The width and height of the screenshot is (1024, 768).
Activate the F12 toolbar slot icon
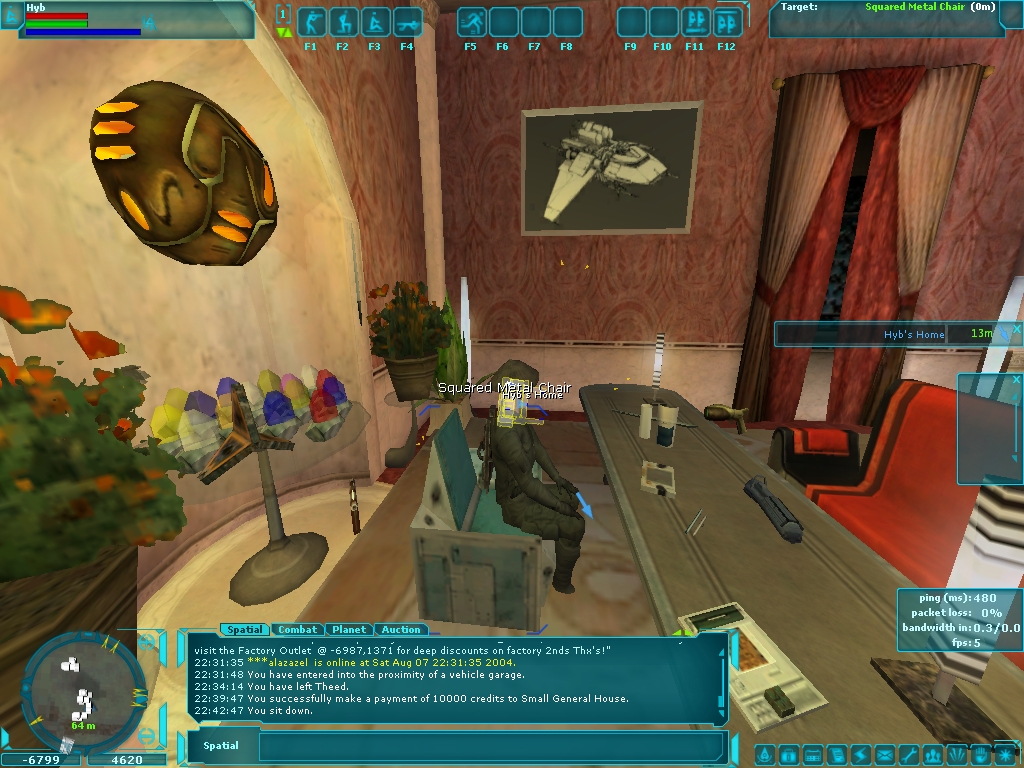click(727, 22)
